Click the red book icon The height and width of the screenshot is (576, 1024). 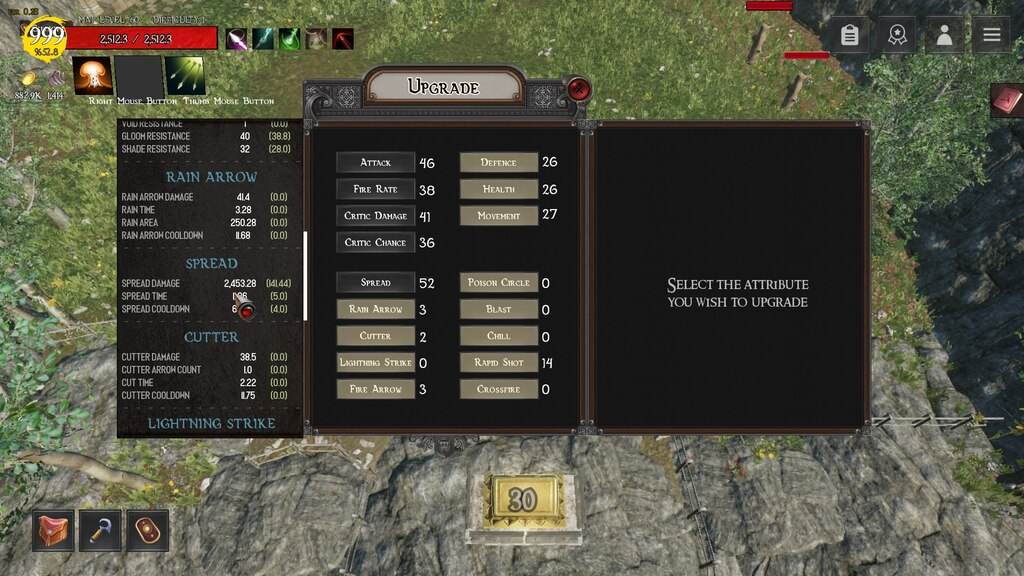pos(1008,100)
